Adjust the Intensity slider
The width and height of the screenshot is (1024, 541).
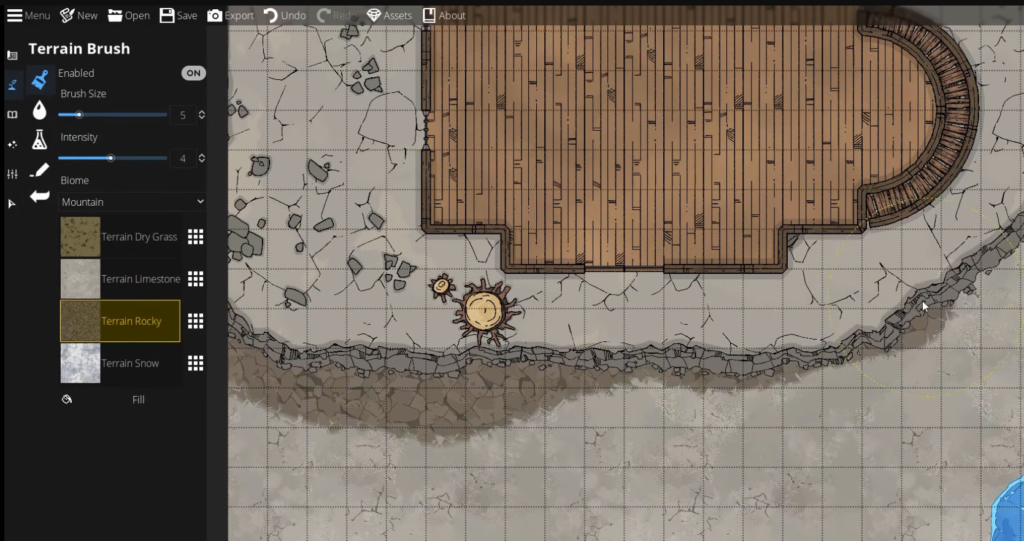click(x=111, y=158)
